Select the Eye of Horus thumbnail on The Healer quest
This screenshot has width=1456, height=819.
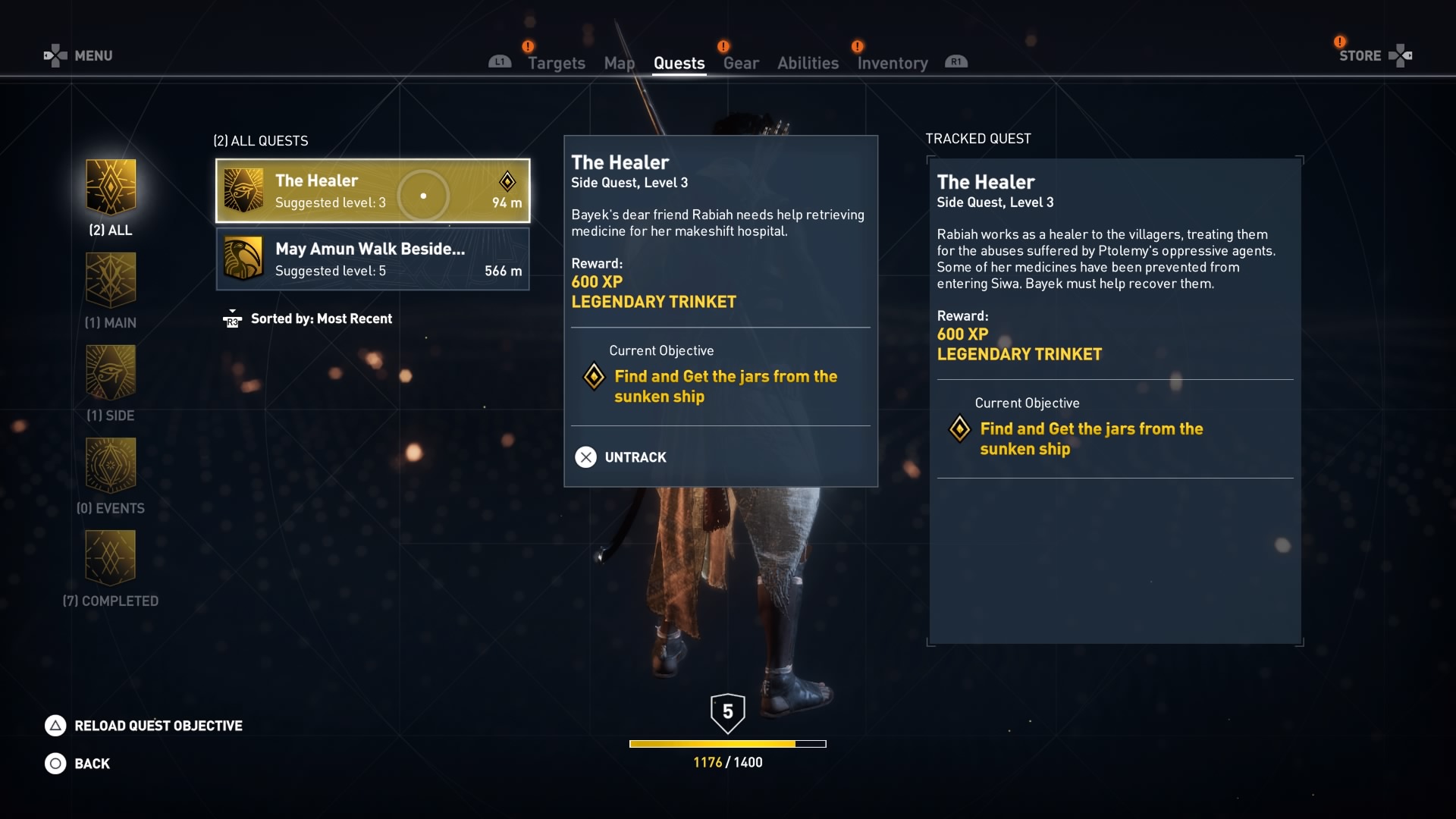(243, 190)
